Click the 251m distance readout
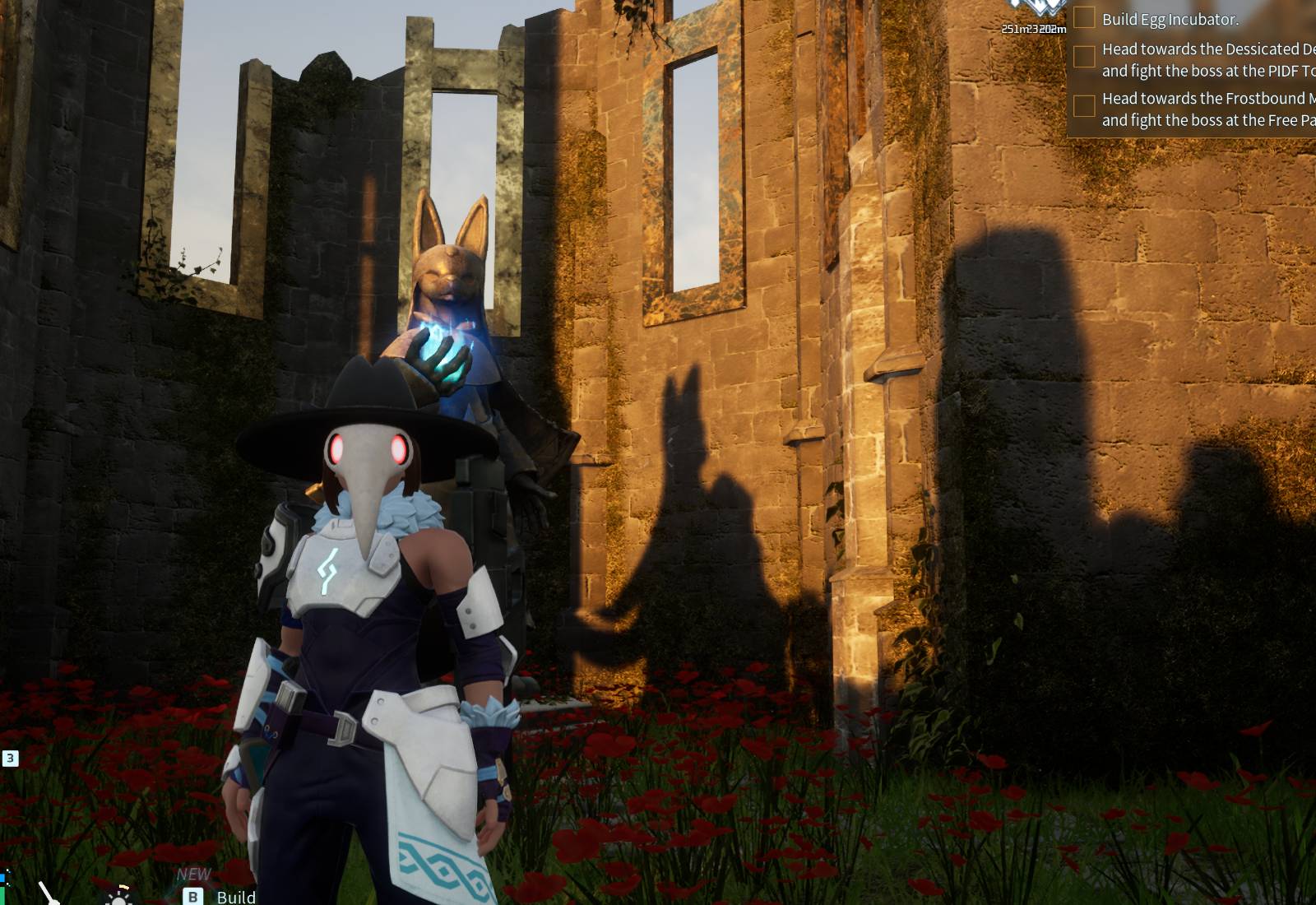This screenshot has height=905, width=1316. tap(1014, 30)
